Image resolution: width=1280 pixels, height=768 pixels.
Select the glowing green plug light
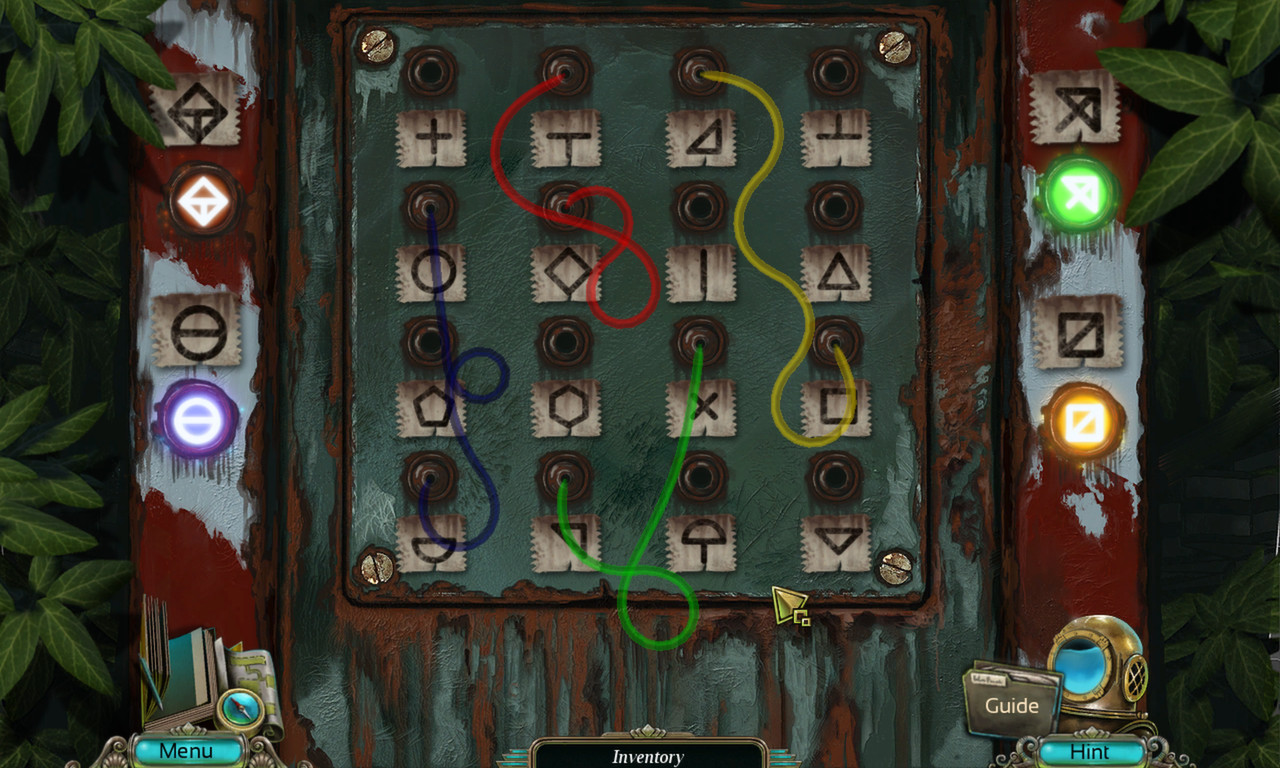click(x=1080, y=194)
